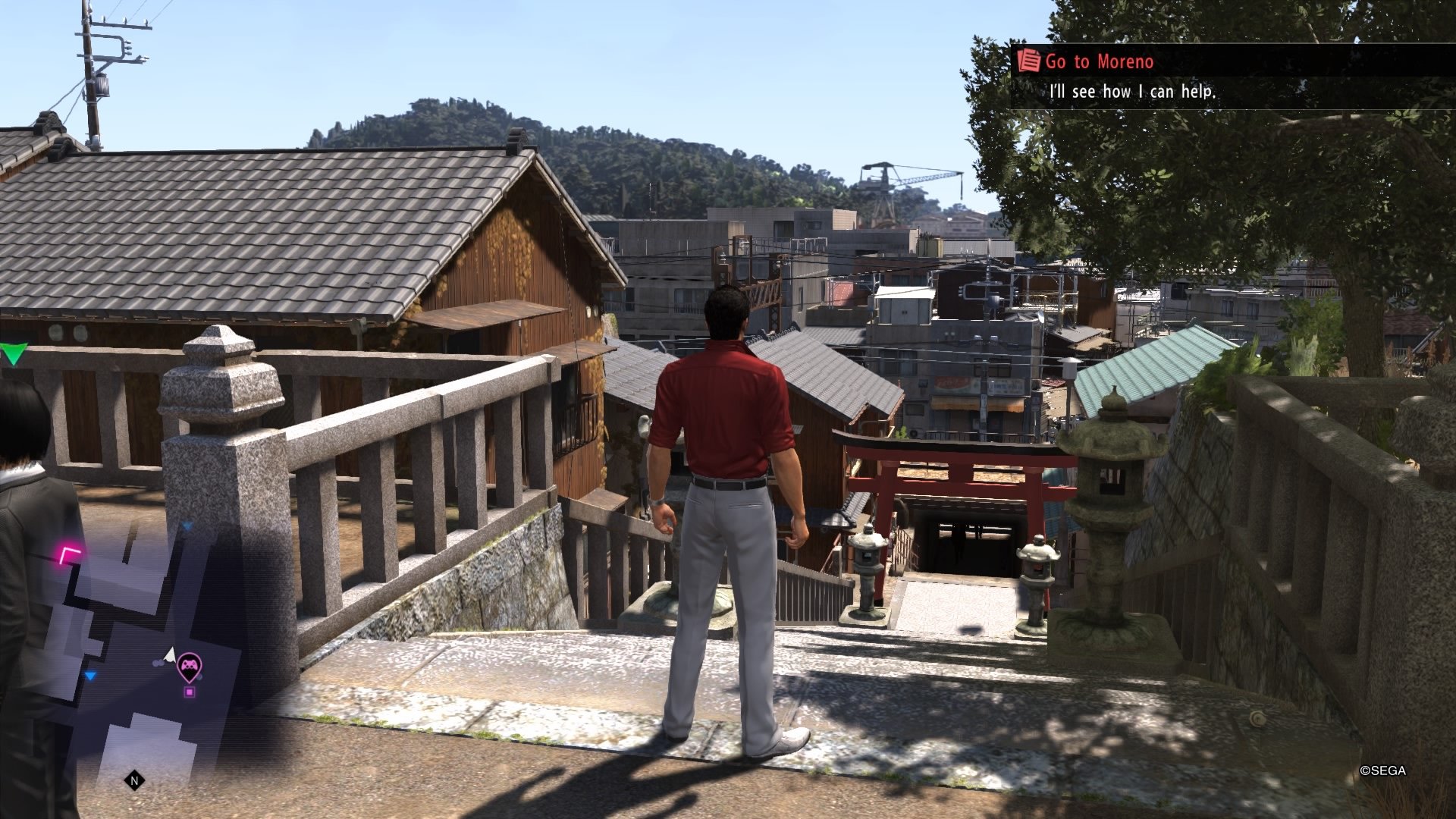The image size is (1456, 819).
Task: Click the upper blue triangle on minimap
Action: (187, 525)
